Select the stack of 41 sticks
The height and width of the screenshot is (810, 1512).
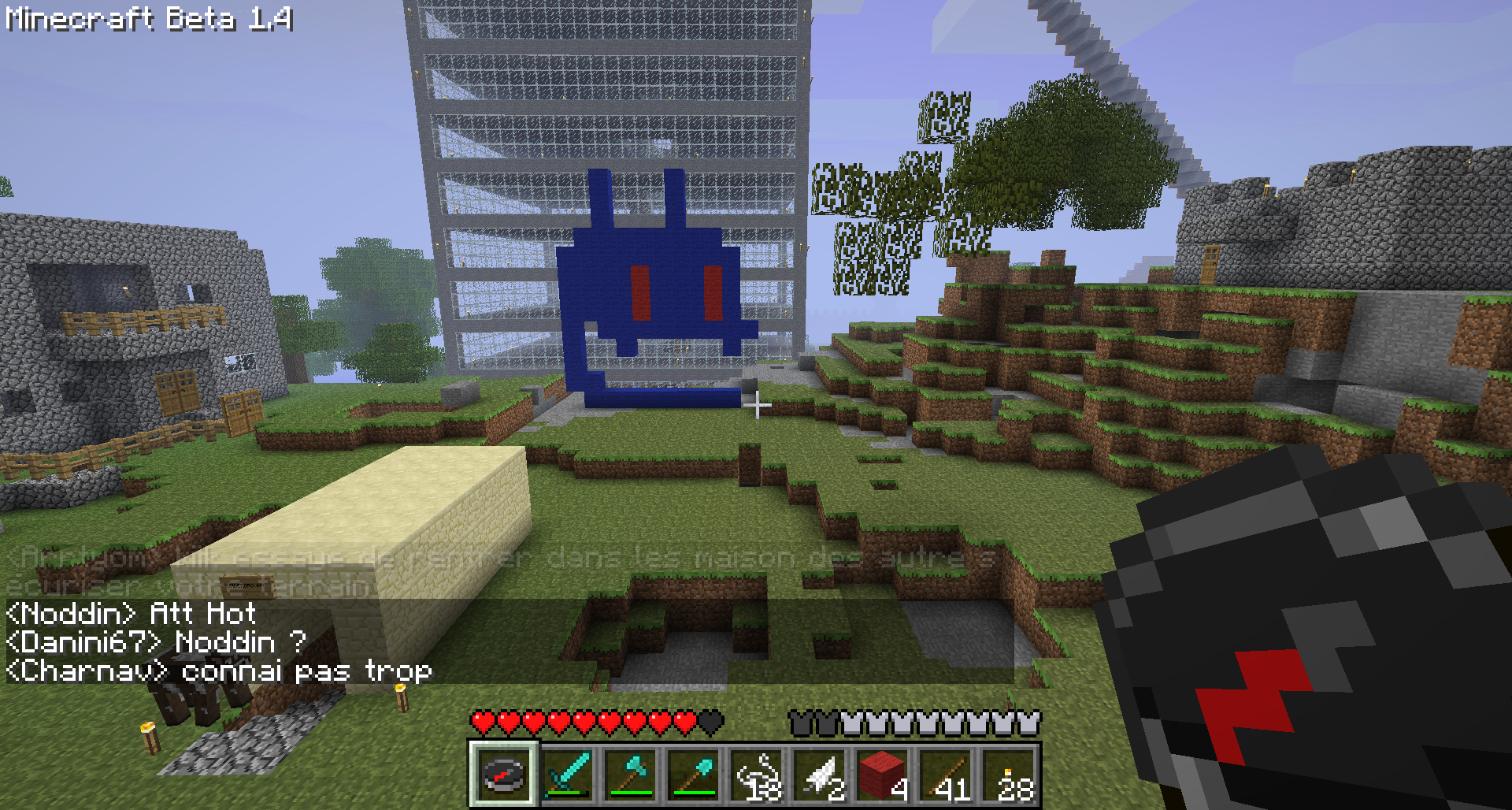point(945,775)
